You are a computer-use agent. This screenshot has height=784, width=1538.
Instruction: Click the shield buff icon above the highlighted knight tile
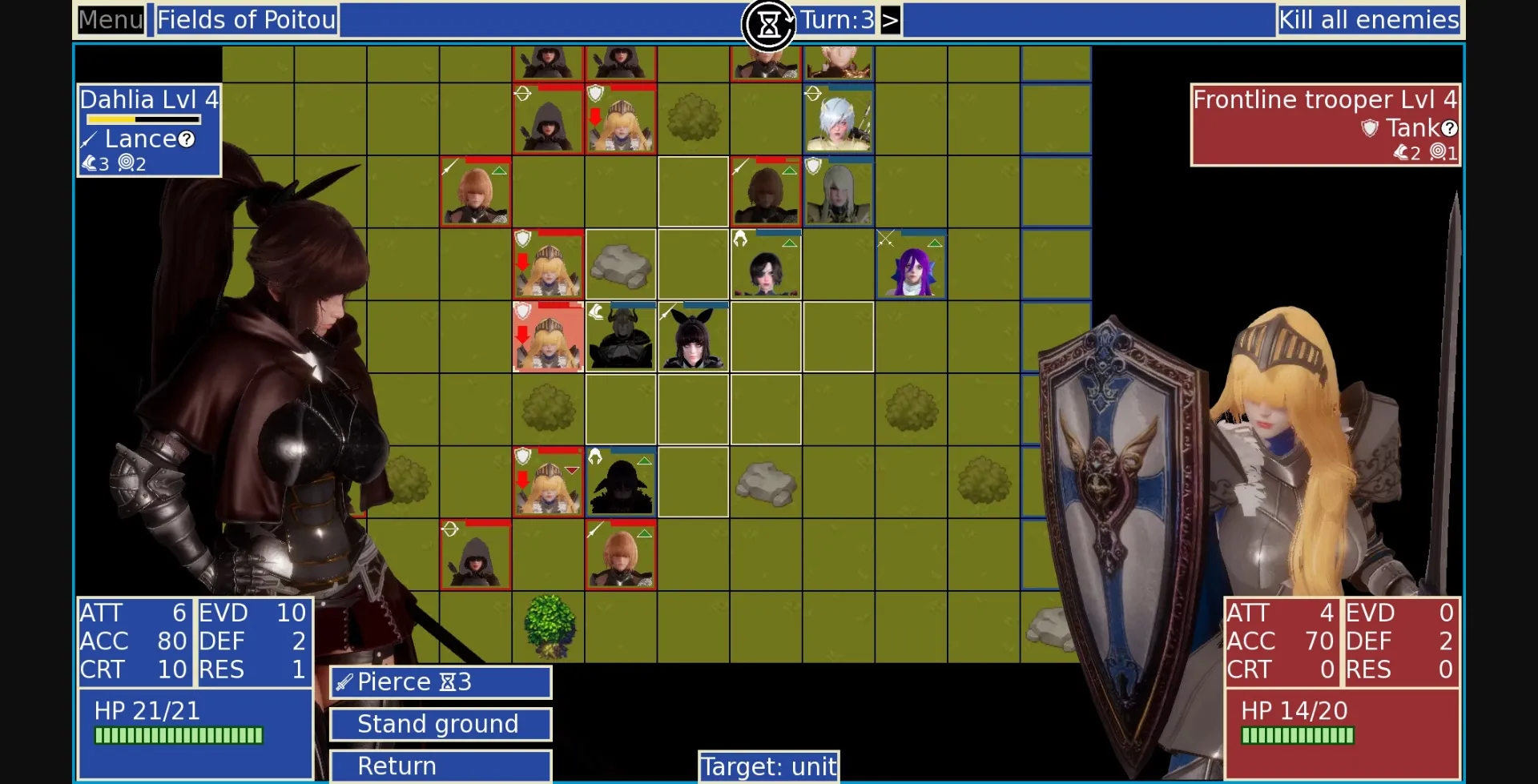[x=523, y=312]
